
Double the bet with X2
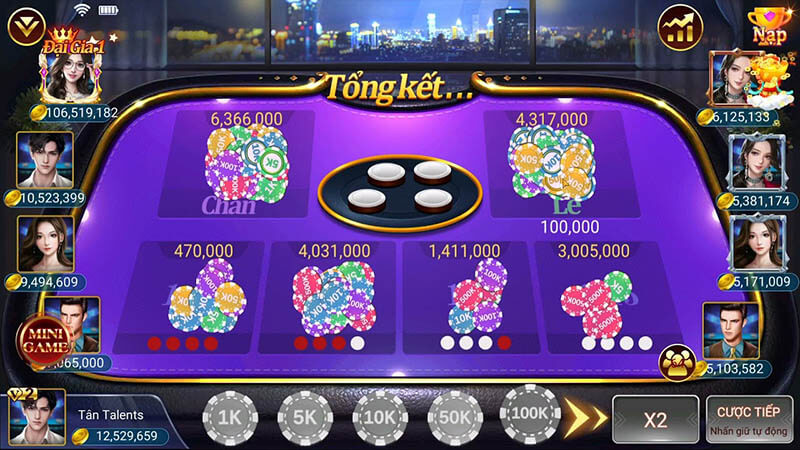pyautogui.click(x=655, y=419)
